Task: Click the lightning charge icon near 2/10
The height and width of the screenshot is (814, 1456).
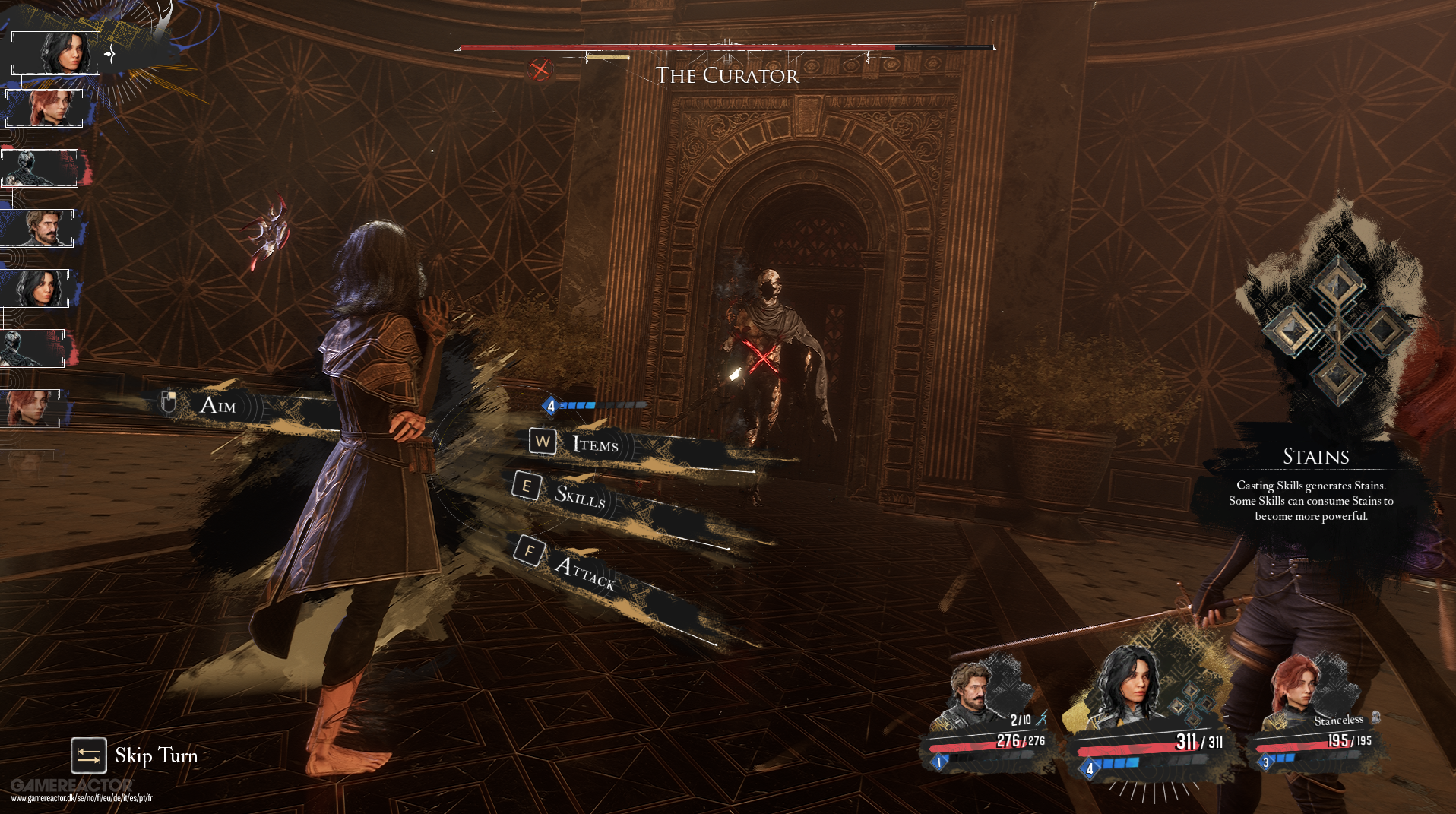Action: click(x=1043, y=719)
